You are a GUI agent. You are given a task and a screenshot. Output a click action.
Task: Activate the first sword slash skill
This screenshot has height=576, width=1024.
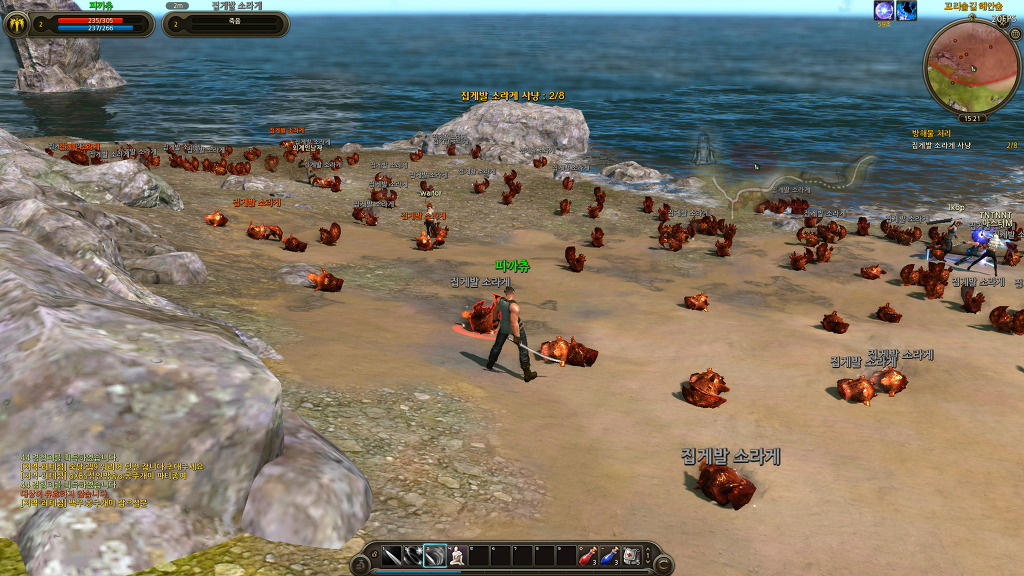(x=391, y=556)
